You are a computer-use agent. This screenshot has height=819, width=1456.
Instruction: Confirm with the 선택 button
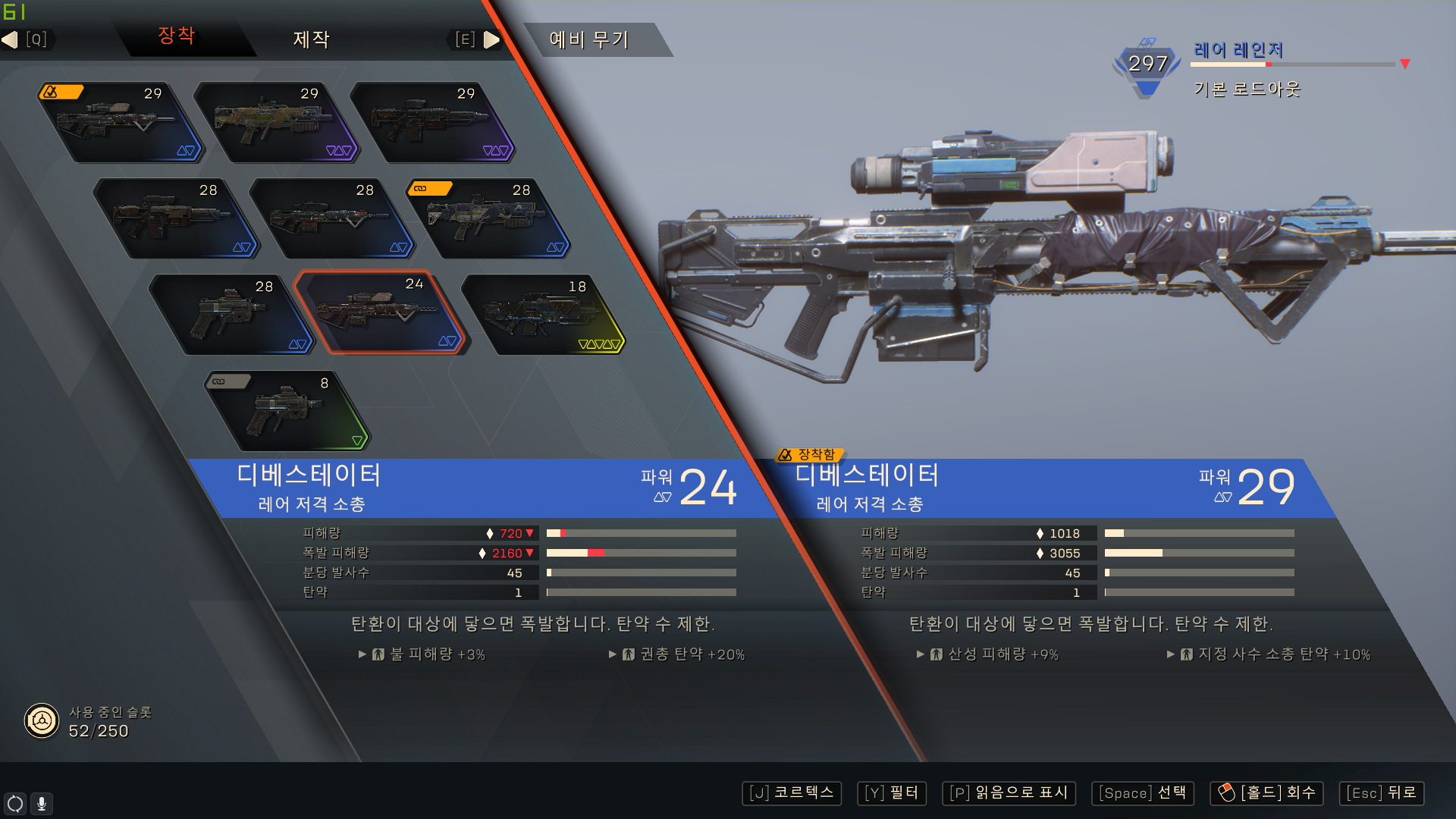[1143, 793]
